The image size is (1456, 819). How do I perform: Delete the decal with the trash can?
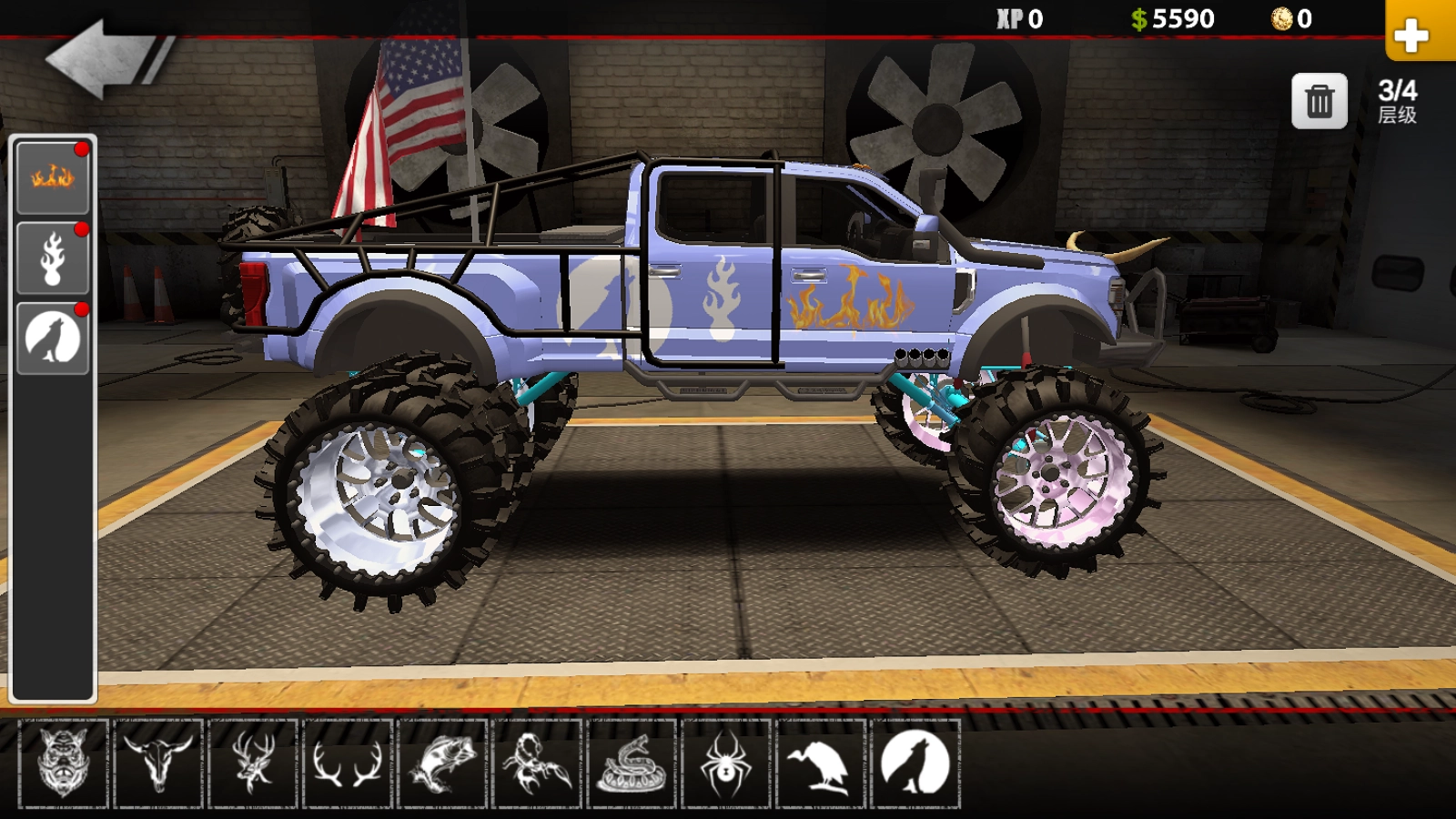tap(1319, 101)
